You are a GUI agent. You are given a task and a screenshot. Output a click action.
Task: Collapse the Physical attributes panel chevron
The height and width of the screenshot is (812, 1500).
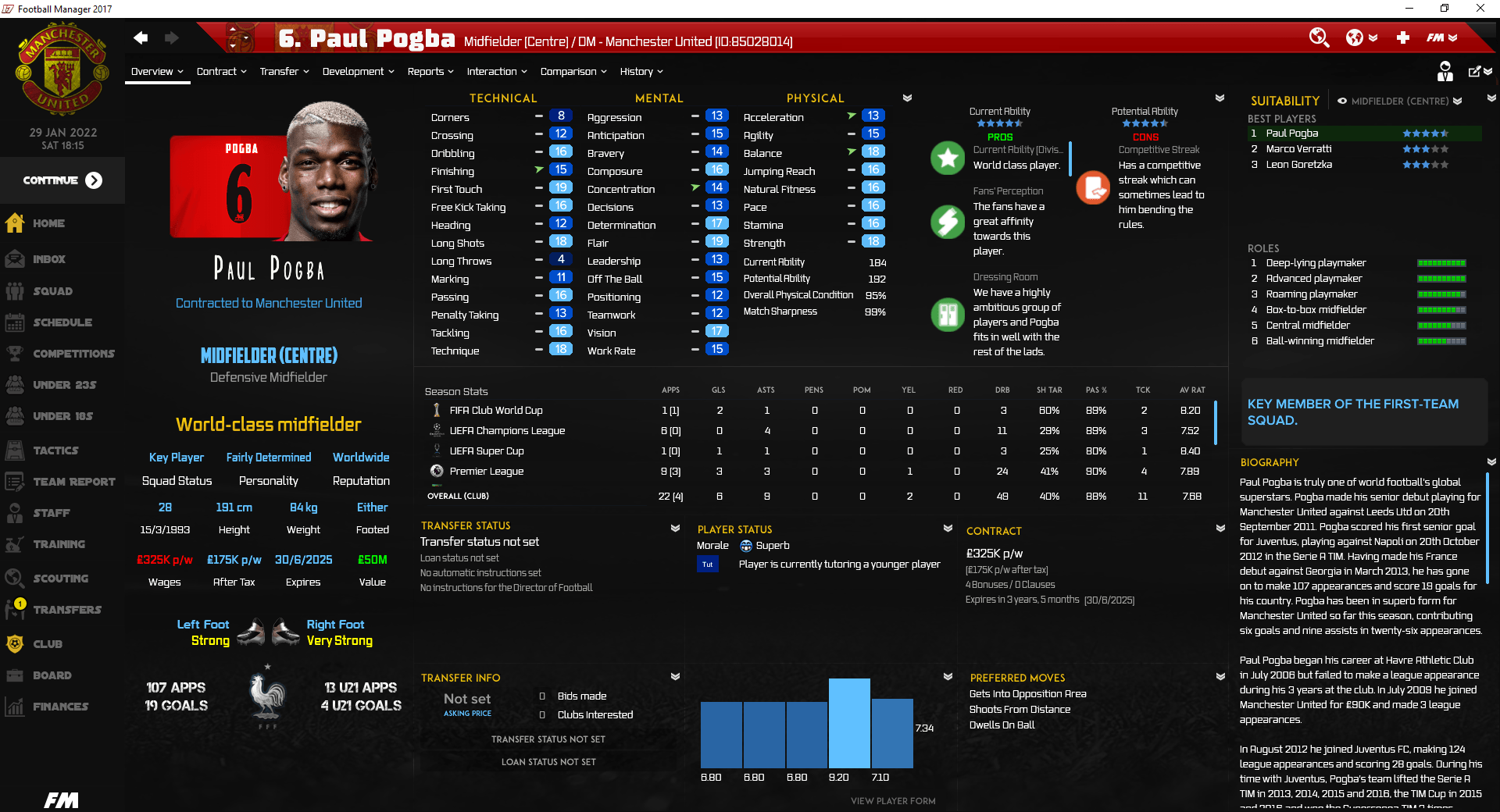click(x=908, y=98)
